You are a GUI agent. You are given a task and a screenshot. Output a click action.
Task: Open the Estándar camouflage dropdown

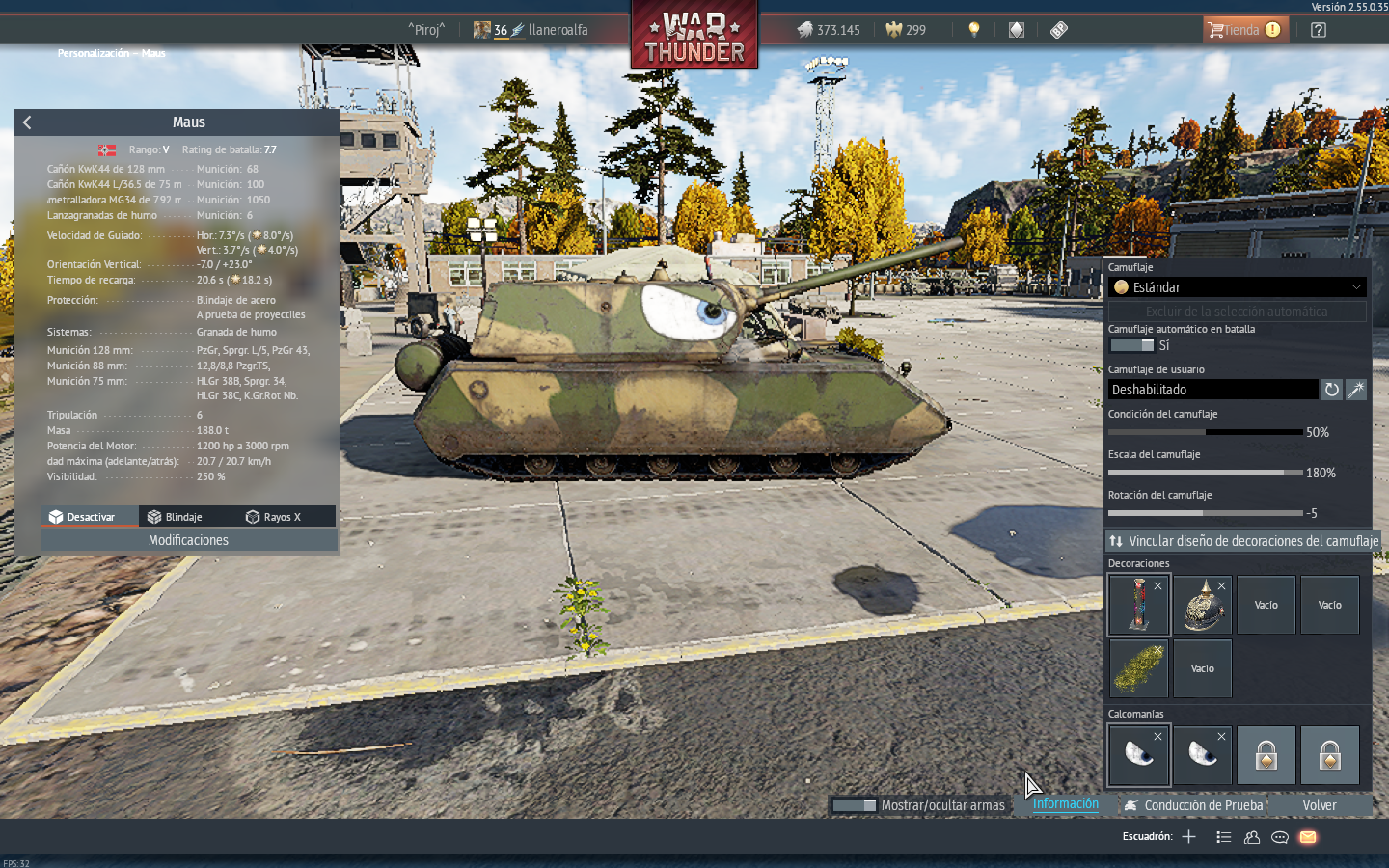1238,287
